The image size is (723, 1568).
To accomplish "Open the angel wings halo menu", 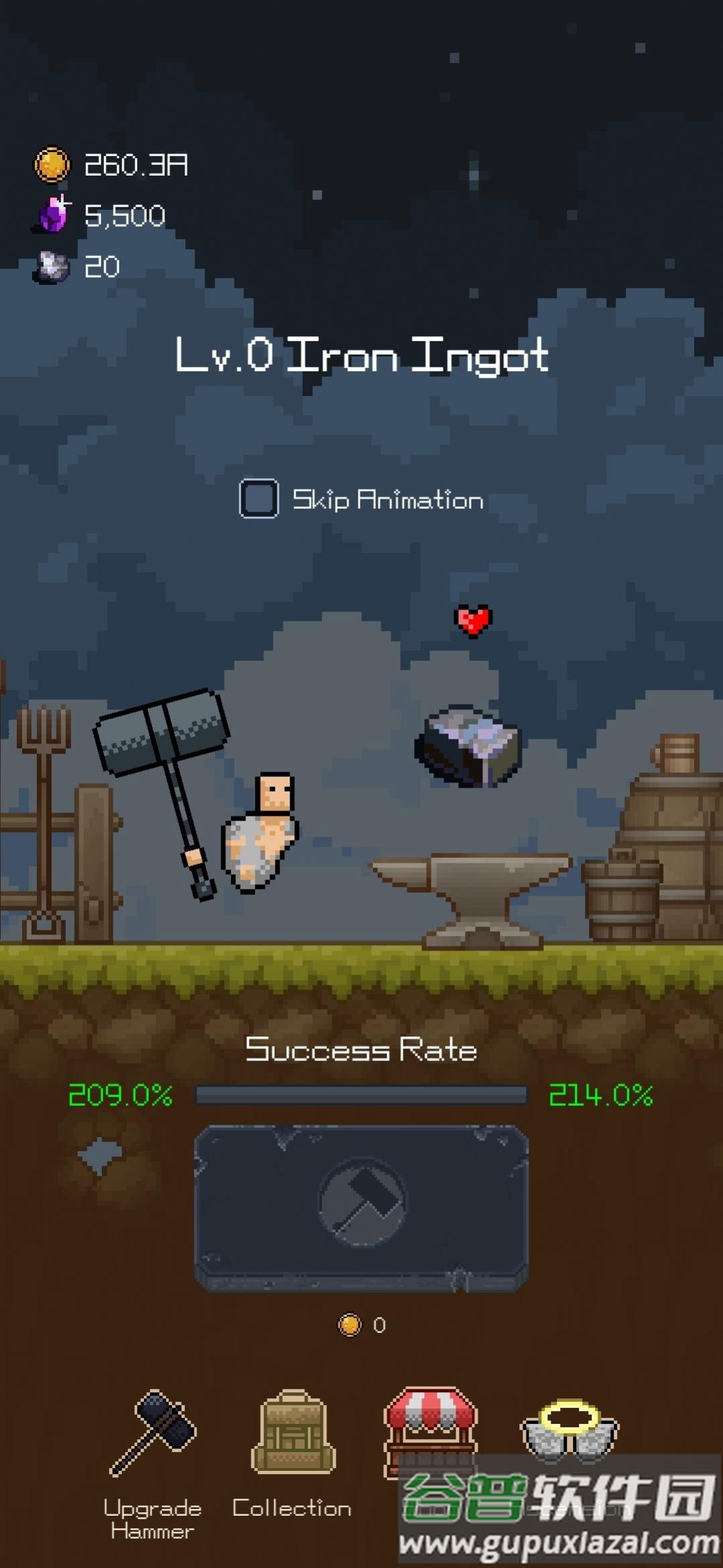I will pos(570,1428).
